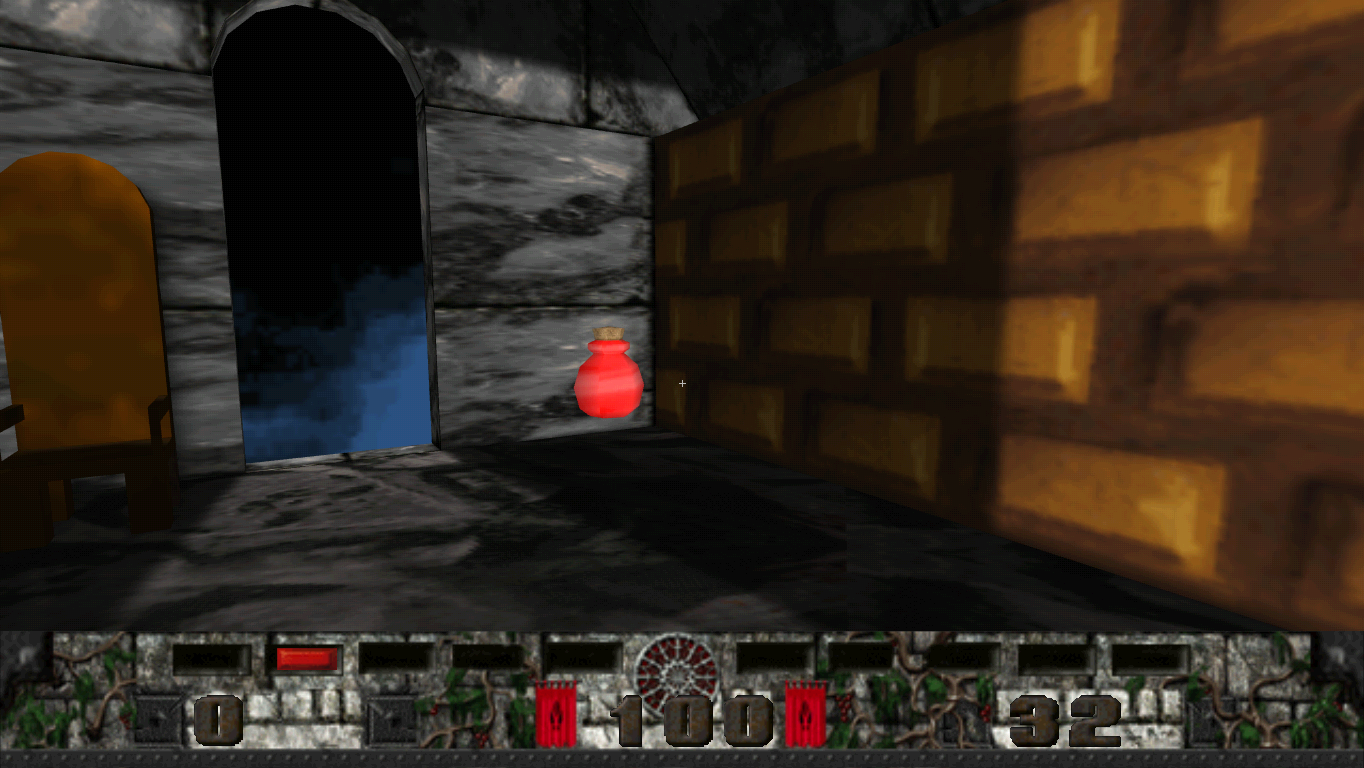
Task: Expand the fourth slot on the right HUD side
Action: coord(1055,658)
